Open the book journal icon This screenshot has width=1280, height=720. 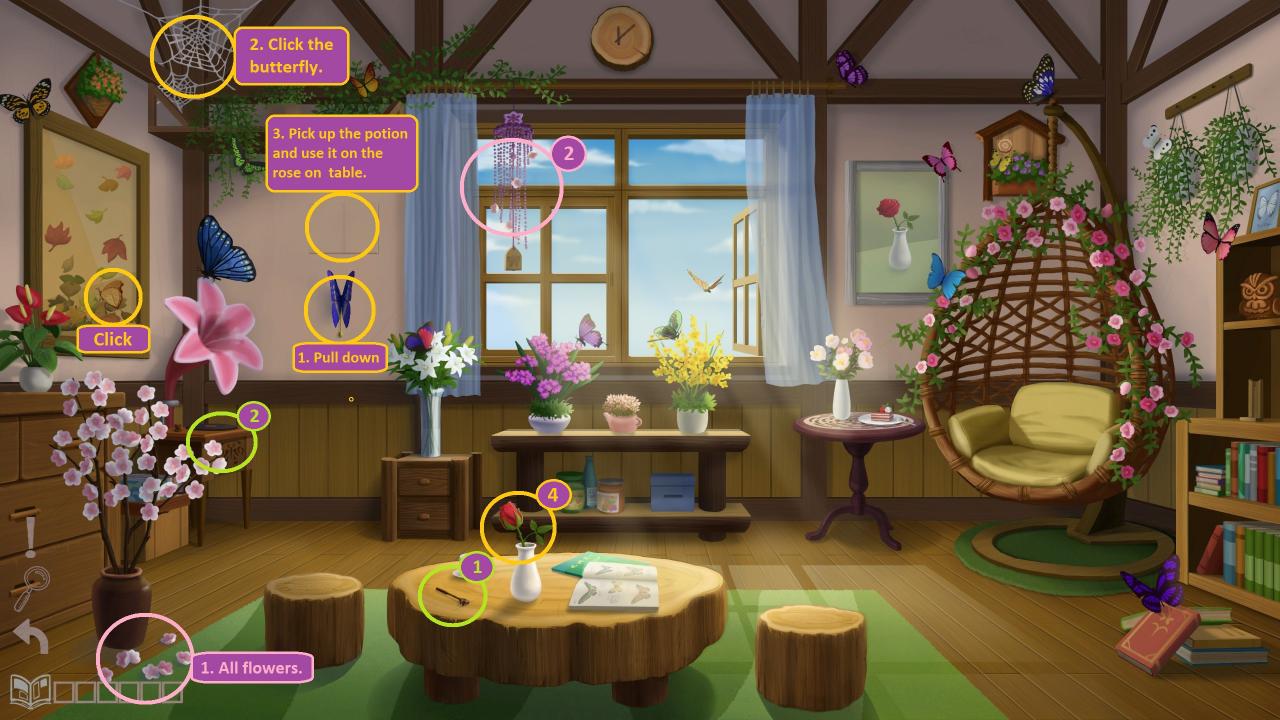(x=29, y=689)
